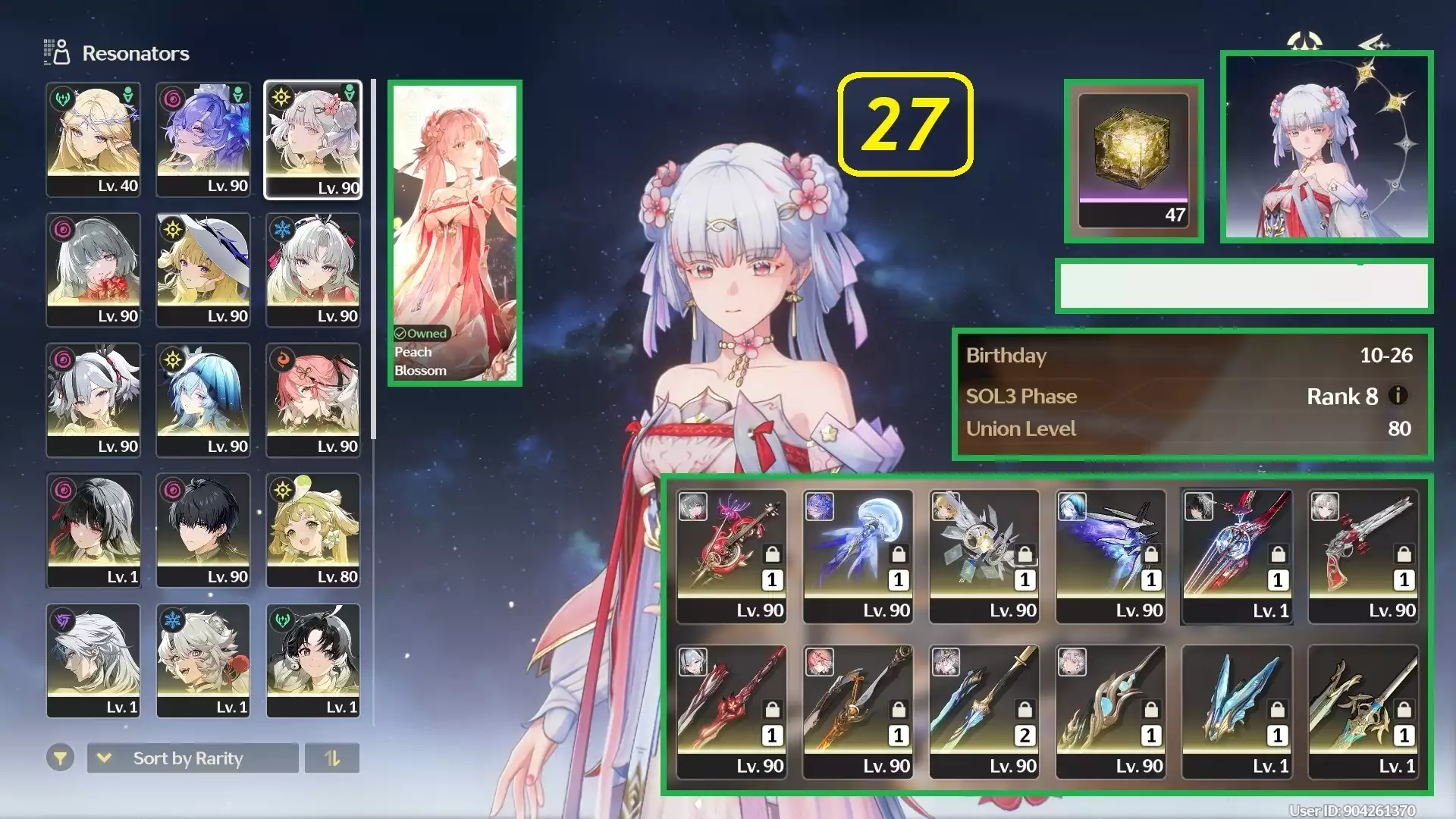Select the sword weapon with rank 2
This screenshot has height=819, width=1456.
pyautogui.click(x=984, y=711)
